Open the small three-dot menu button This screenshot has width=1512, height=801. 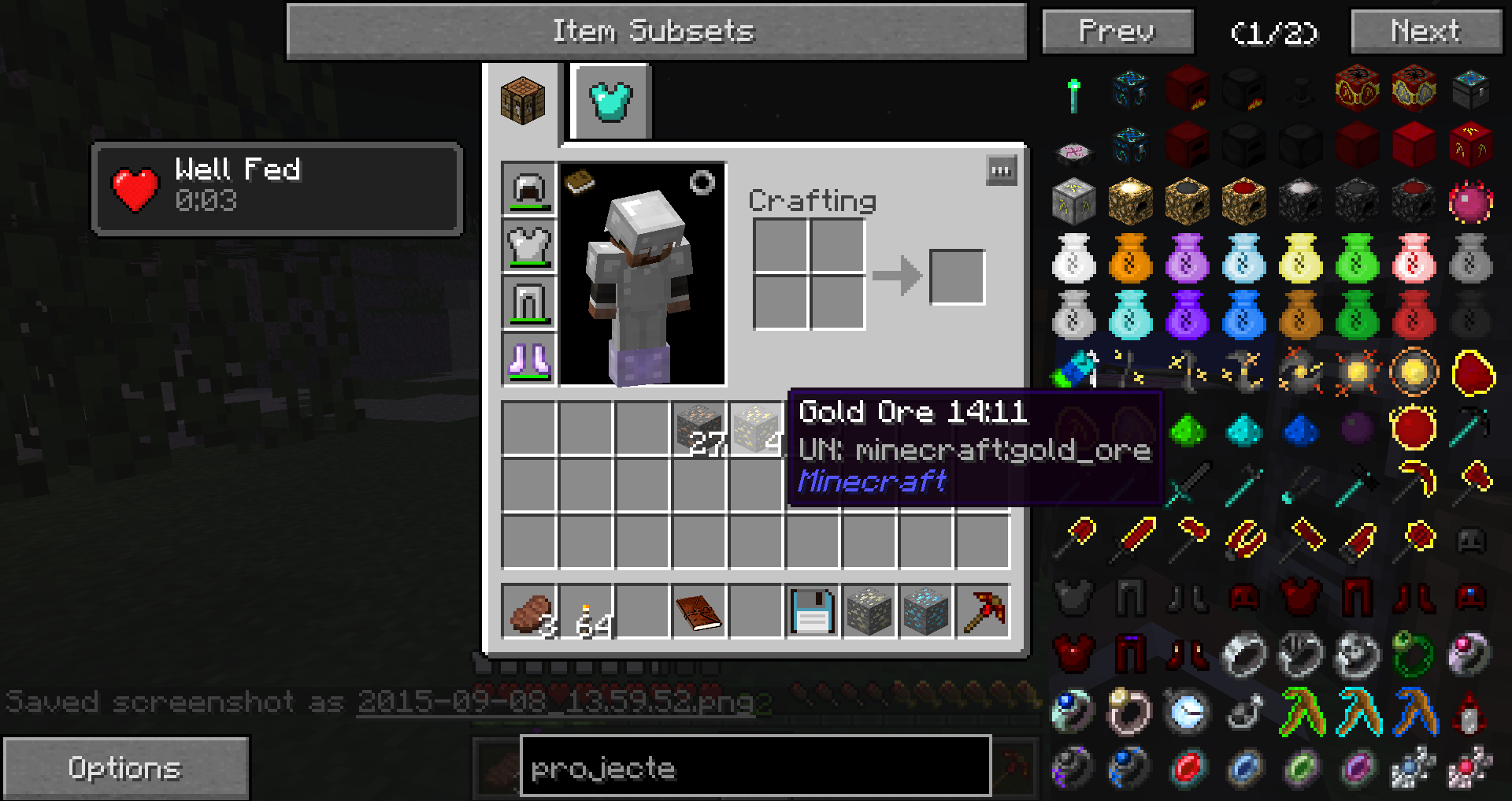(1001, 171)
